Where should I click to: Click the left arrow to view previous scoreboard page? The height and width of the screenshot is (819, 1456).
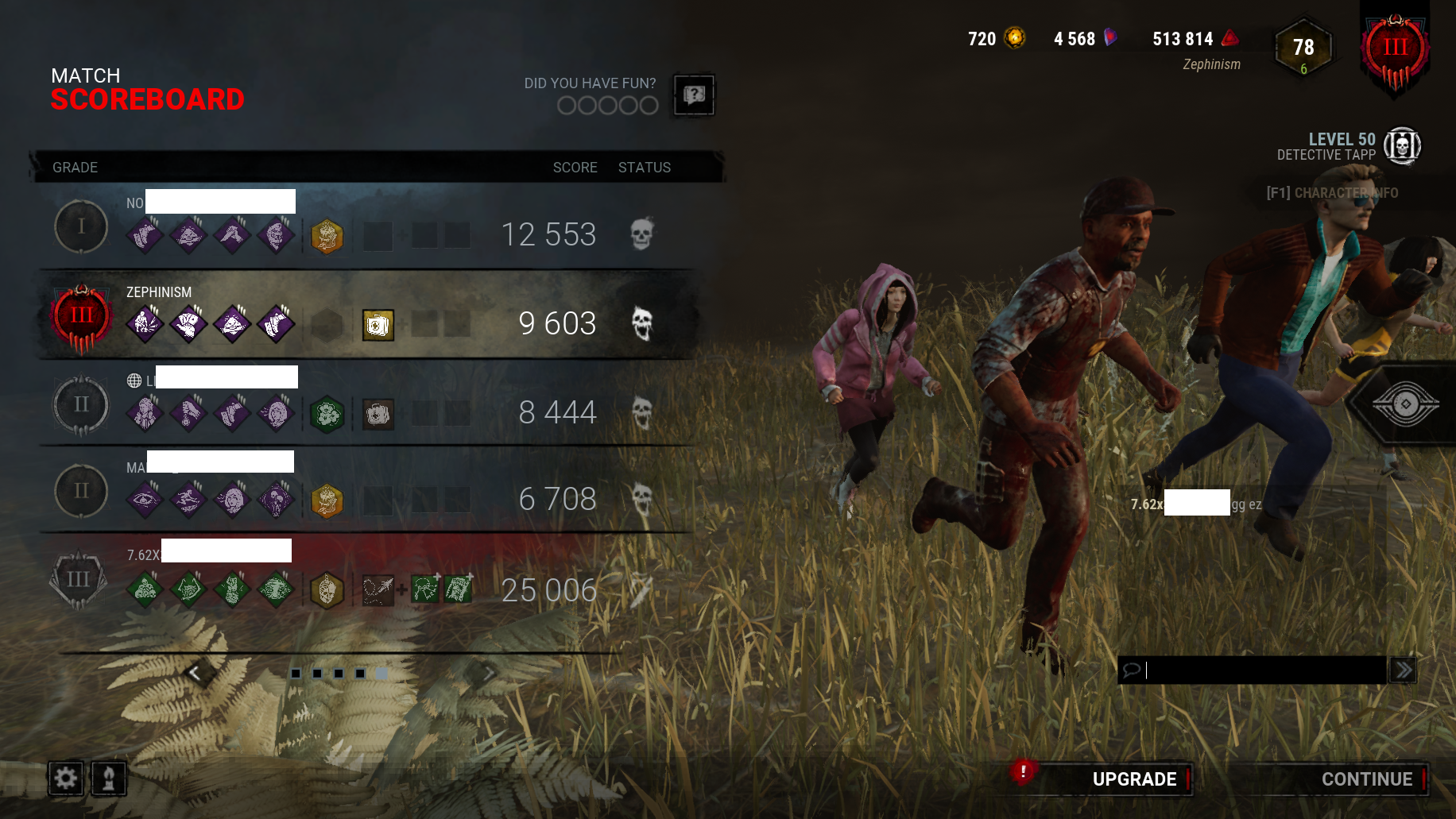tap(193, 673)
